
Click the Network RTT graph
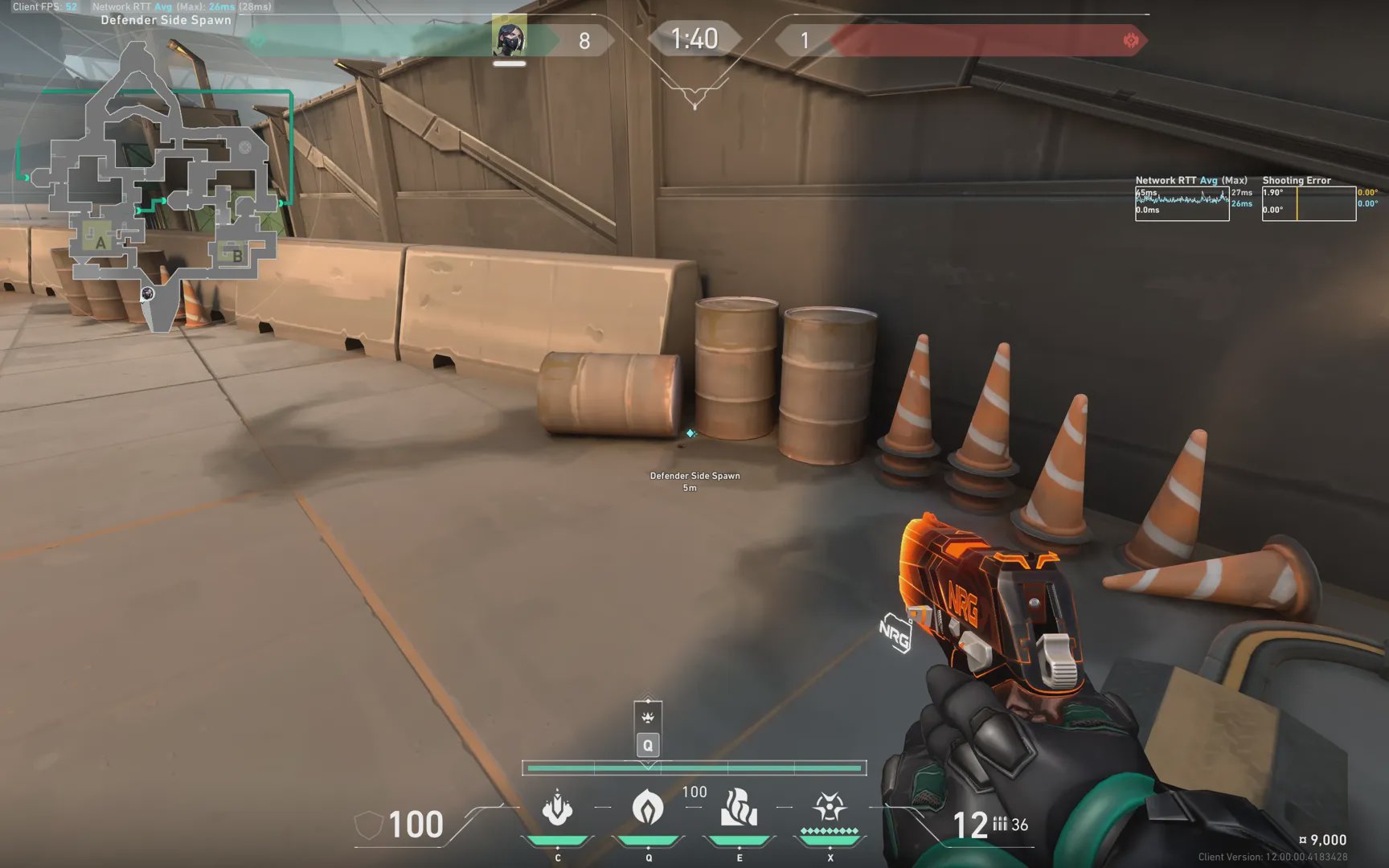click(1182, 203)
